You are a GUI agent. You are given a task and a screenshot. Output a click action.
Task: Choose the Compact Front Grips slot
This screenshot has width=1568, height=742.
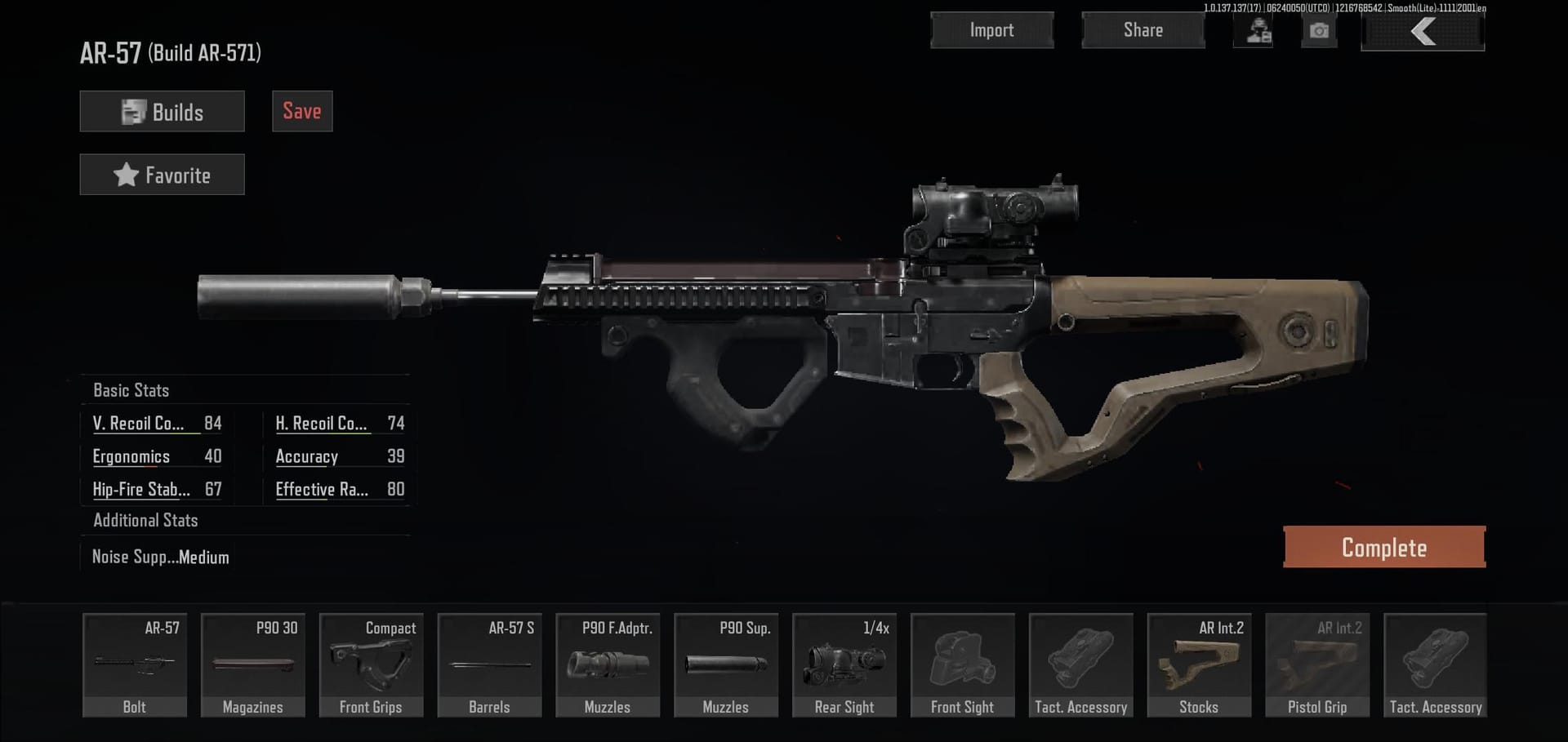click(371, 665)
